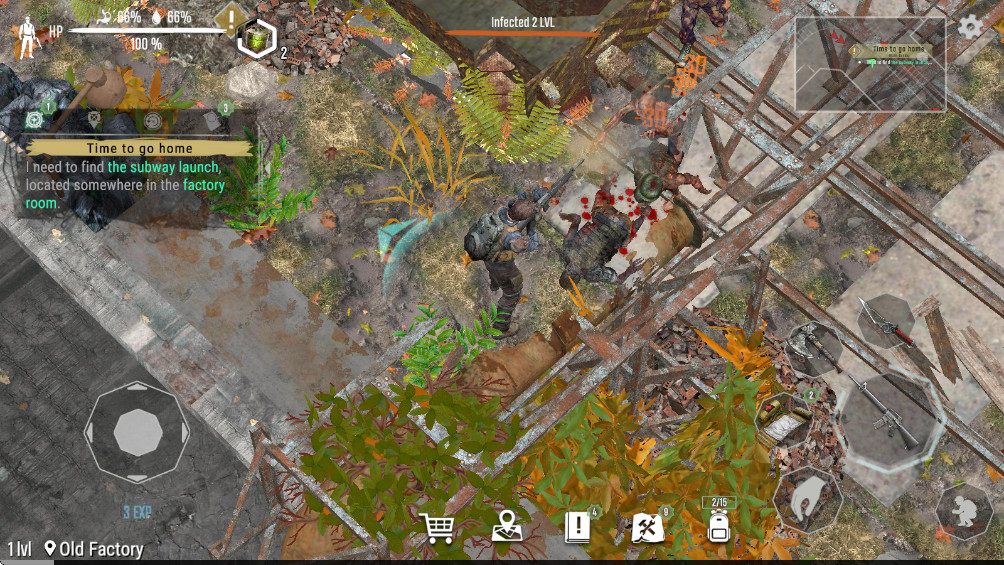Click the yellow exclamation alert
Image resolution: width=1004 pixels, height=565 pixels.
pos(232,17)
